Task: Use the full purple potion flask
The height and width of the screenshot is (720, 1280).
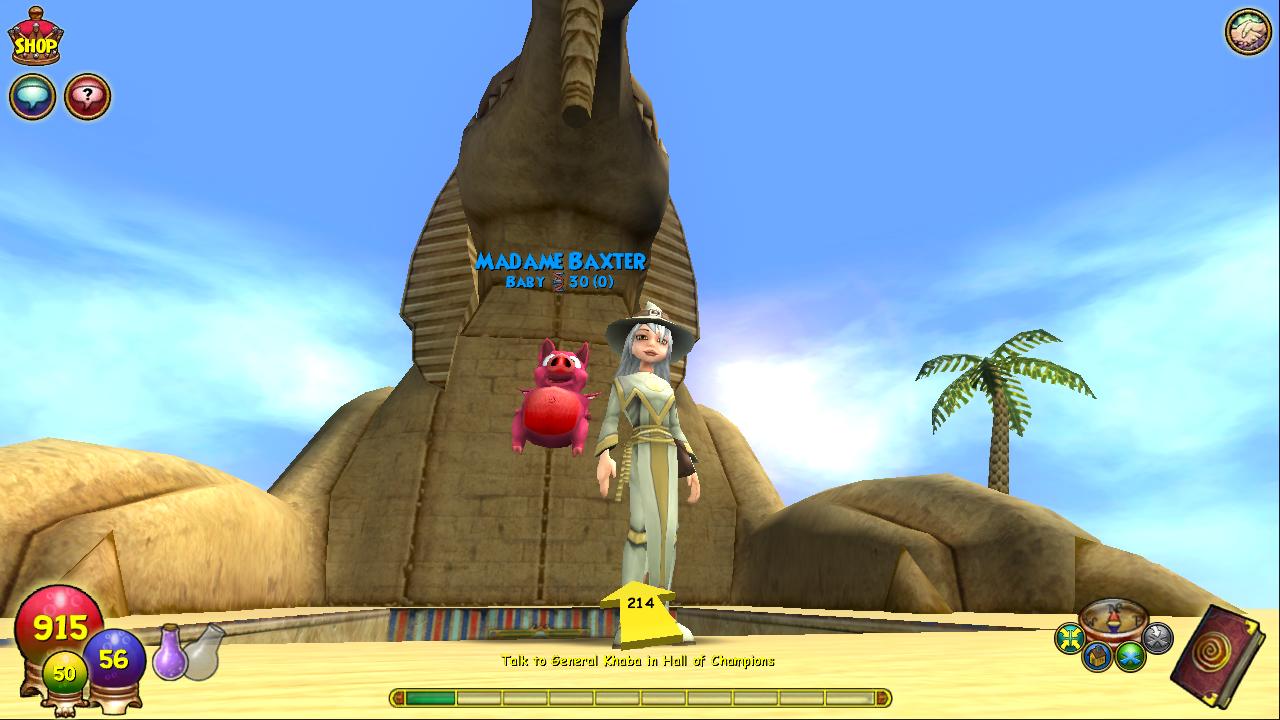Action: pos(169,651)
